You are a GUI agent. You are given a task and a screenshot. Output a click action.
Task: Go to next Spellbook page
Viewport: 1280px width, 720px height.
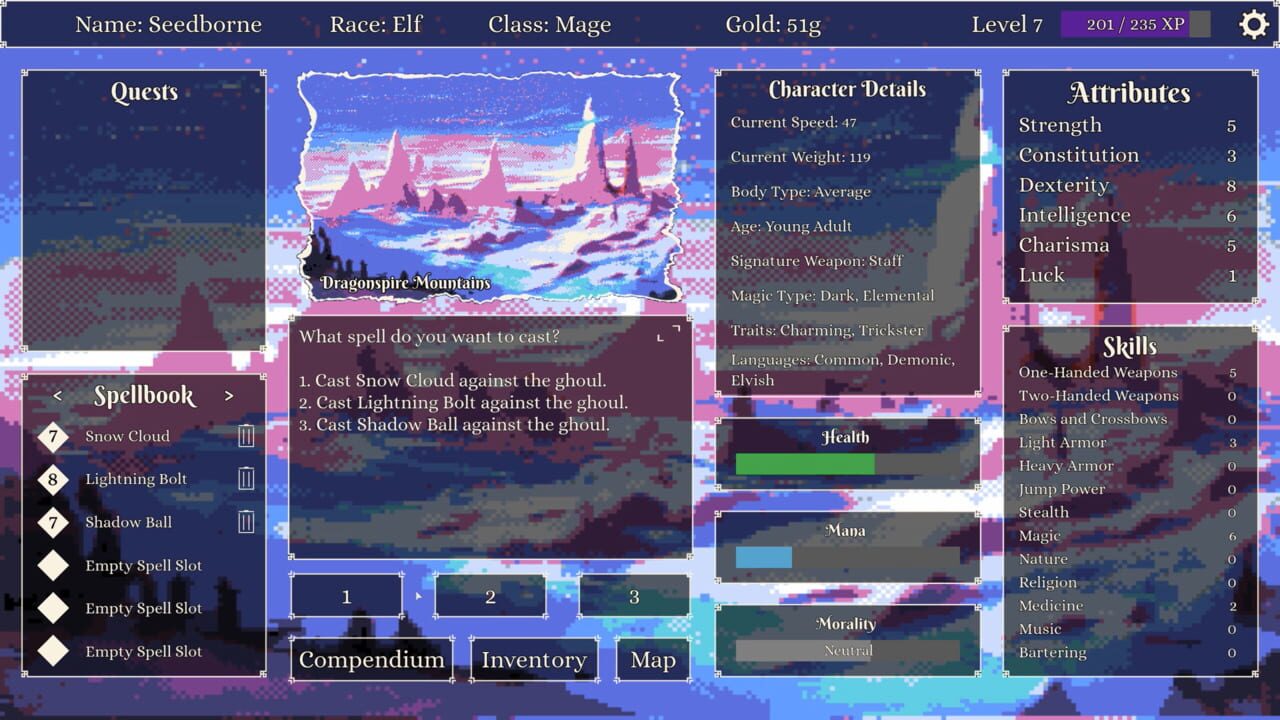[x=226, y=396]
